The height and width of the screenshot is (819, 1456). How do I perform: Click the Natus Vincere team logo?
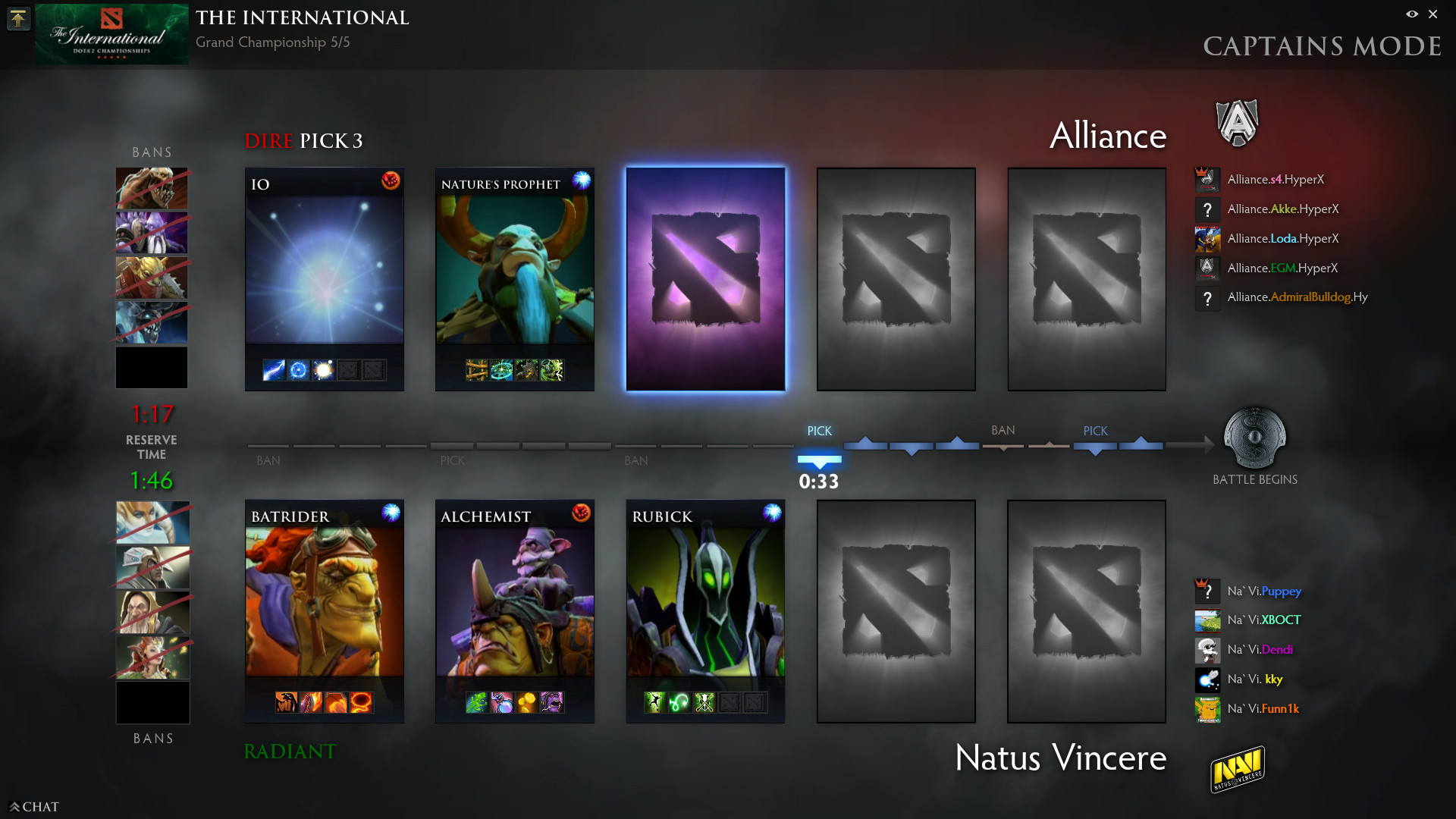1237,769
